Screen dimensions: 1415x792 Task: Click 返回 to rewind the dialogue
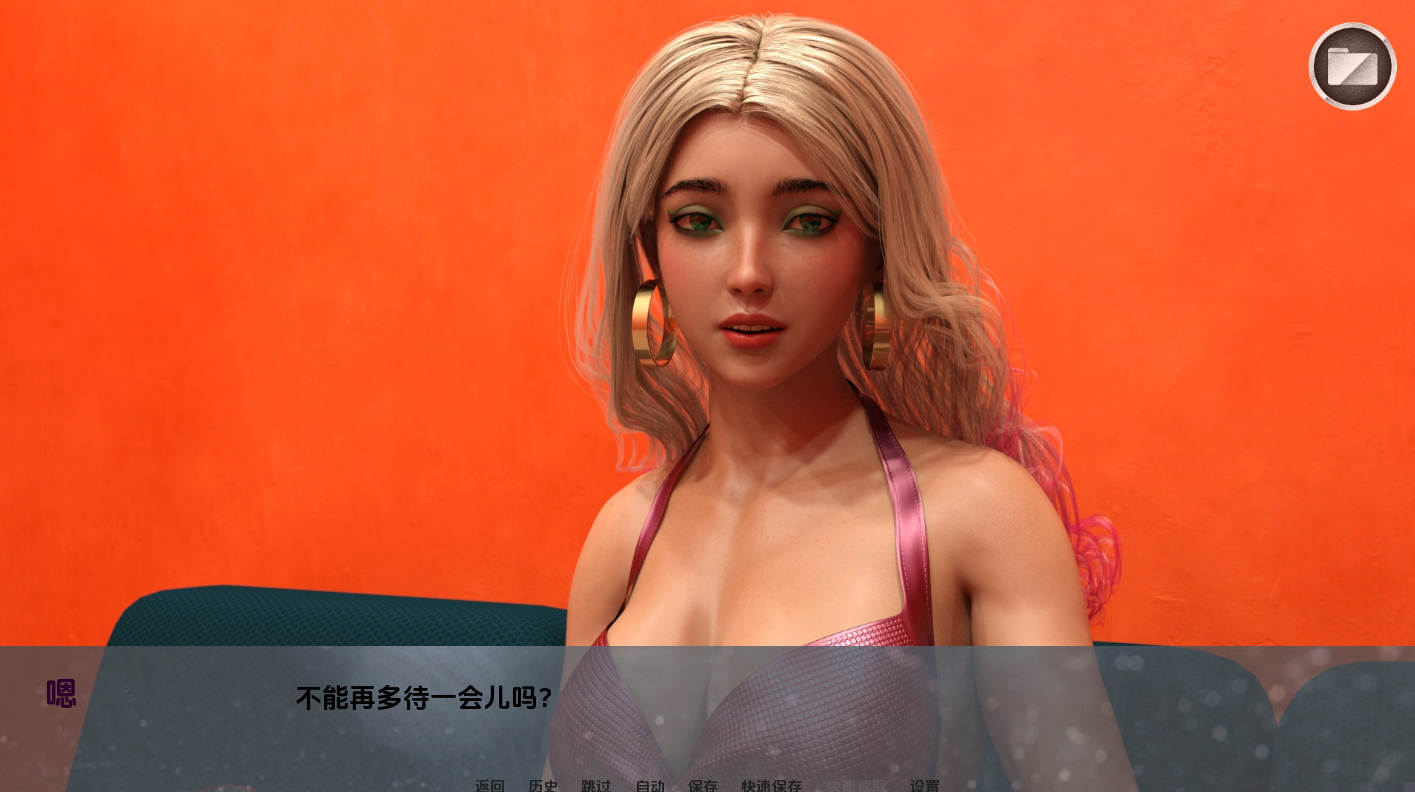tap(489, 786)
